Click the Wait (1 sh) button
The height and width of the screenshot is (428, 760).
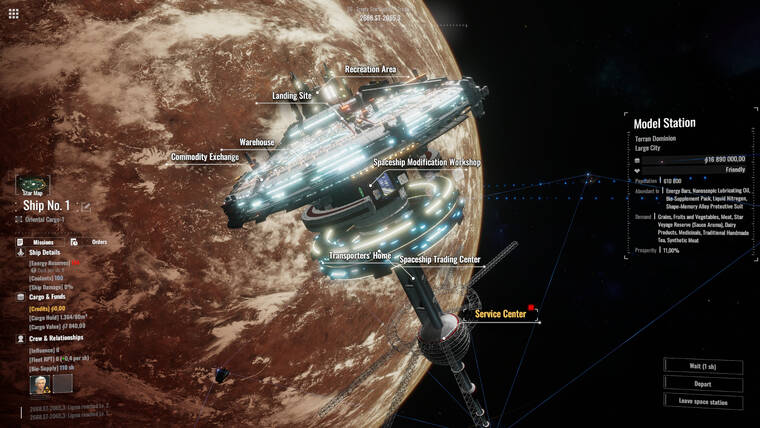702,366
